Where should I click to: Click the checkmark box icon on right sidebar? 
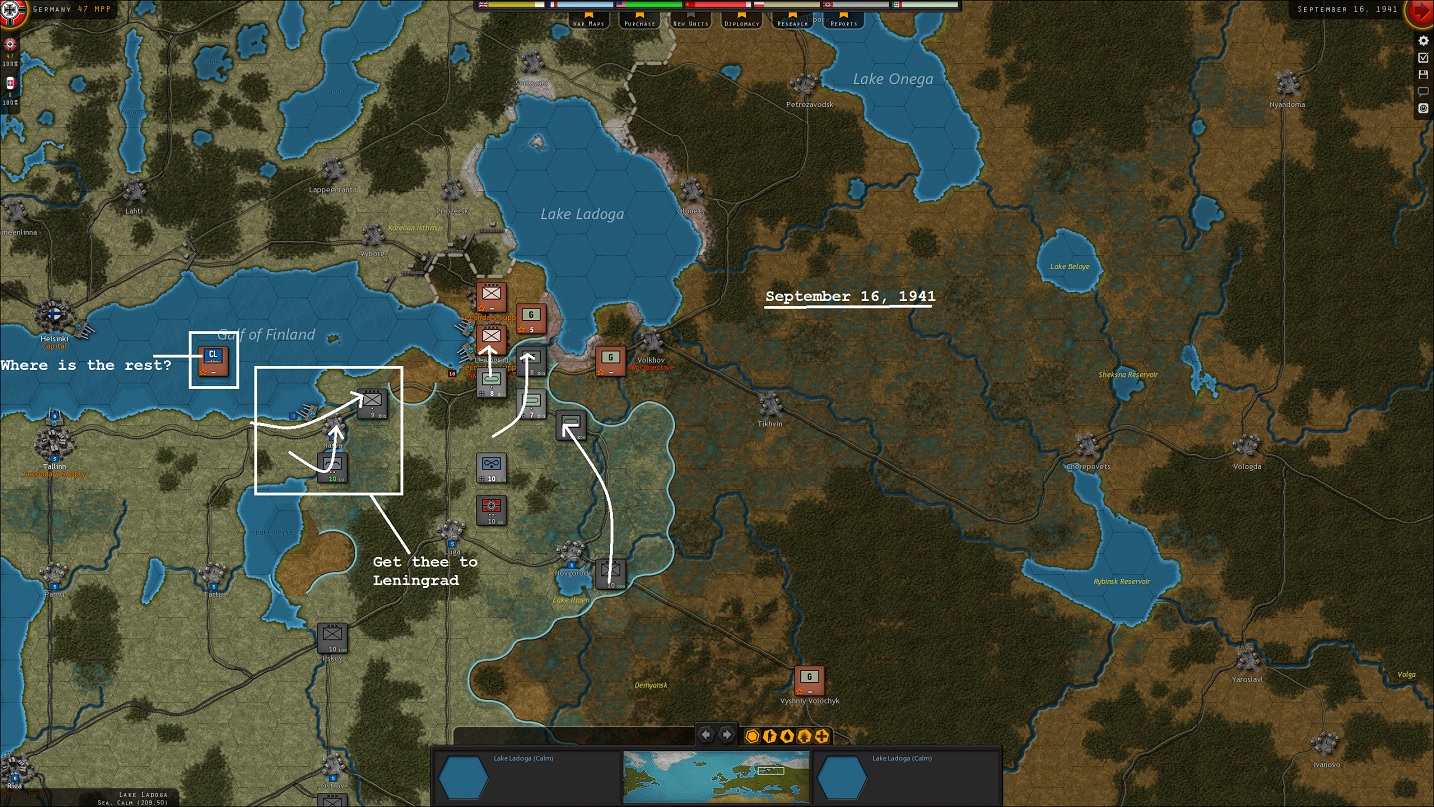pyautogui.click(x=1422, y=57)
